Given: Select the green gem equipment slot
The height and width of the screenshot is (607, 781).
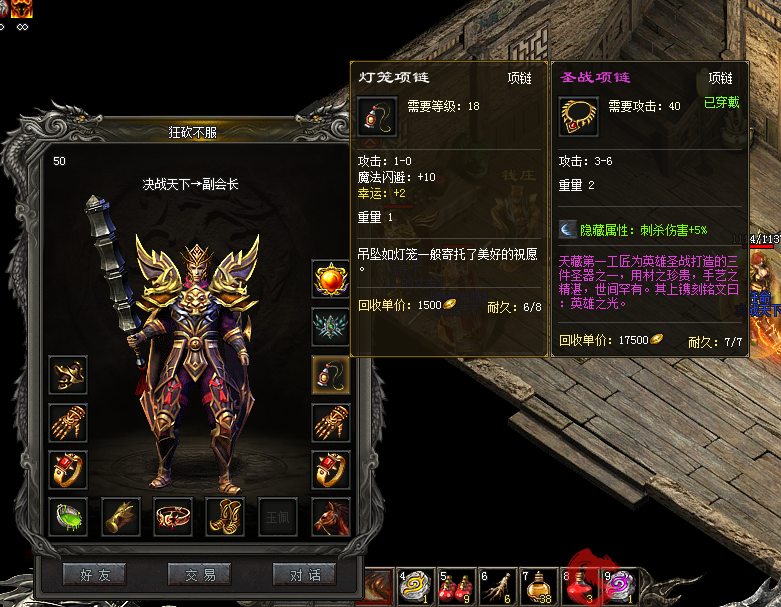Looking at the screenshot, I should 68,517.
